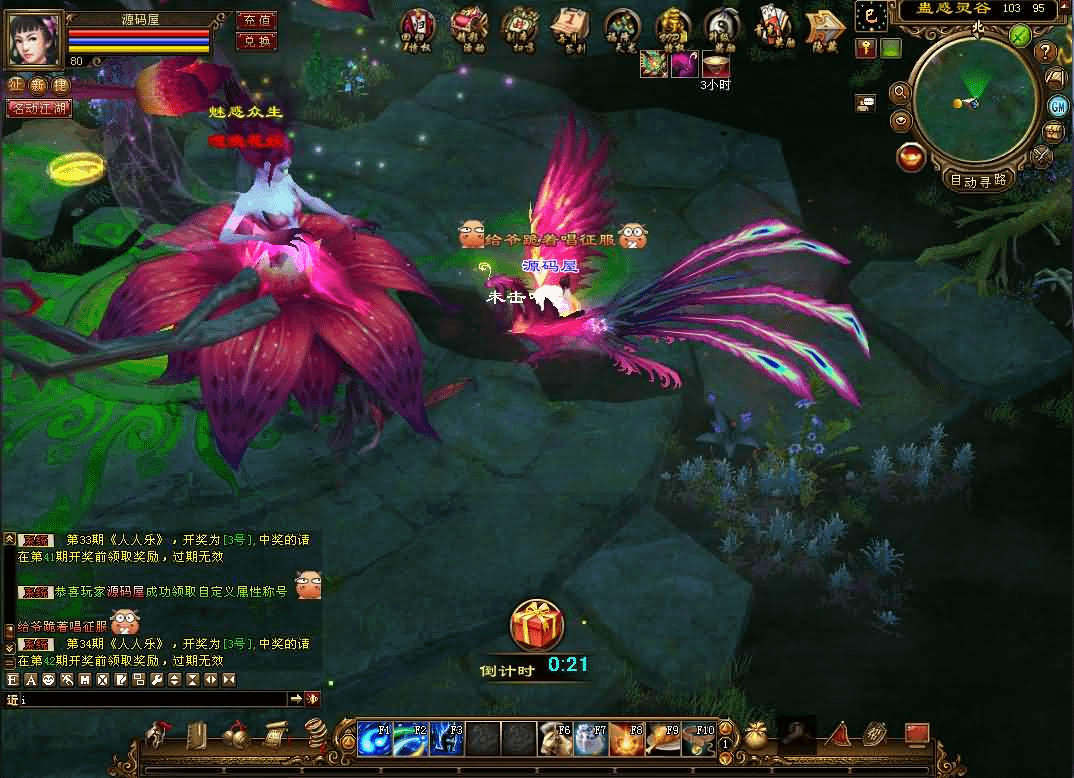The image size is (1074, 778).
Task: Click the playing cards icon in top row
Action: coord(773,27)
